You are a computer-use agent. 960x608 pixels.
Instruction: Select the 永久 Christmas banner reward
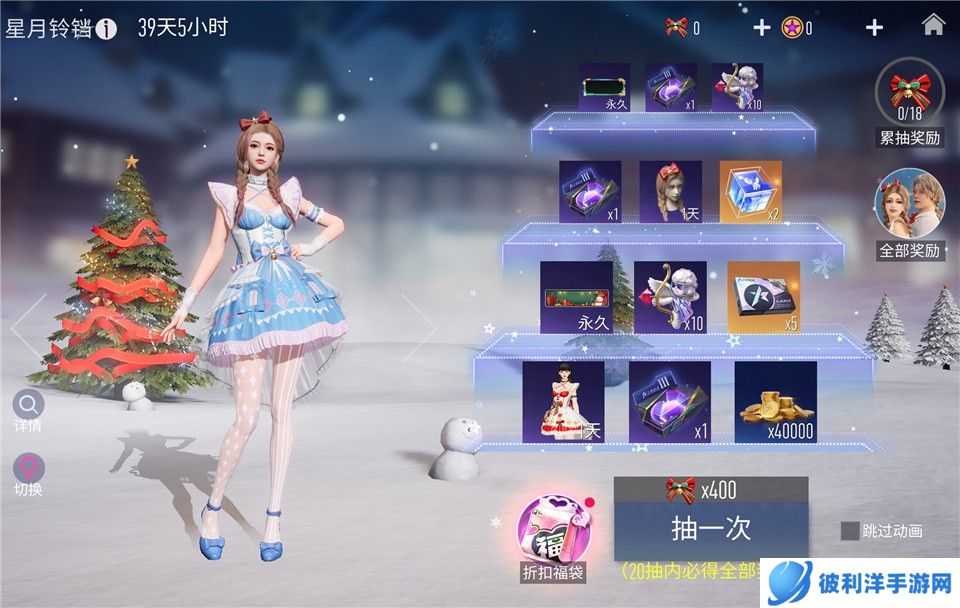point(576,298)
